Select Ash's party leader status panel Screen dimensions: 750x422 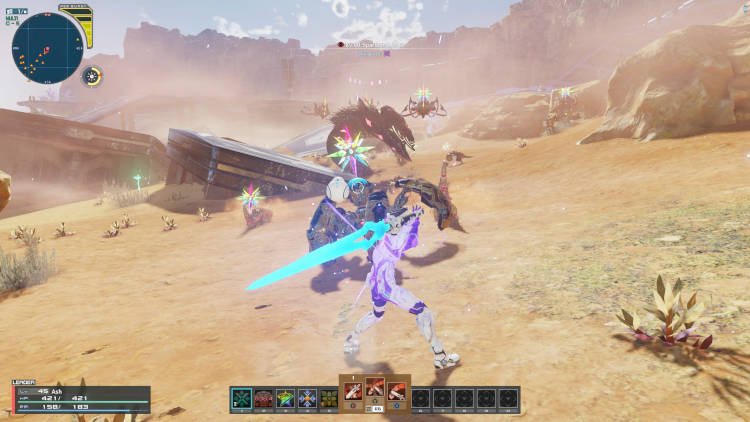click(80, 398)
